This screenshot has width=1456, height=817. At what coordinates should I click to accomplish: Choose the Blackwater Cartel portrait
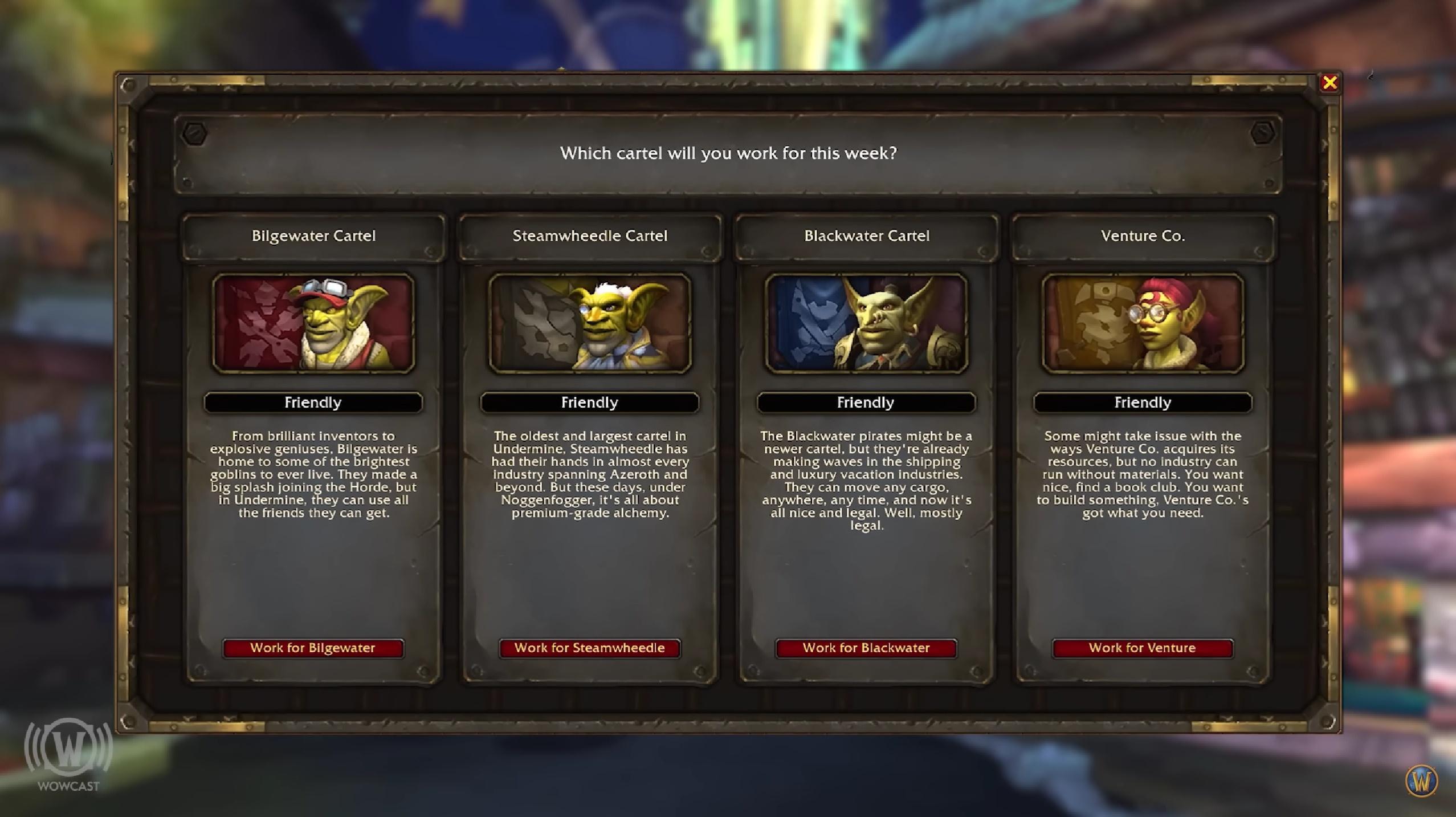(x=866, y=323)
